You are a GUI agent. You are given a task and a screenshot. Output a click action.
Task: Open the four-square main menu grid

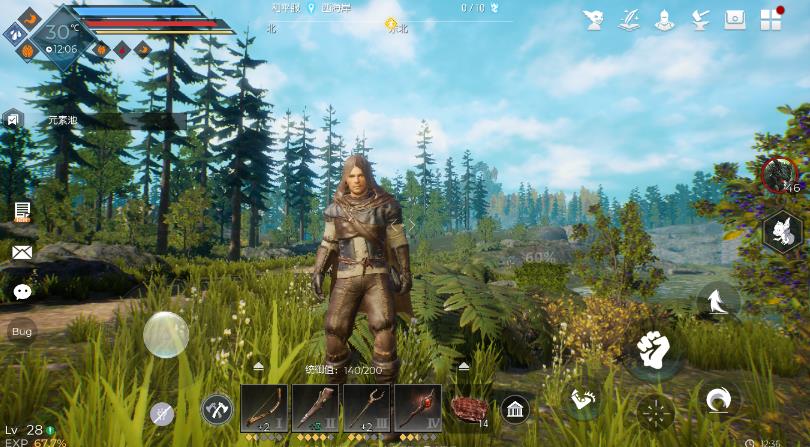(771, 19)
